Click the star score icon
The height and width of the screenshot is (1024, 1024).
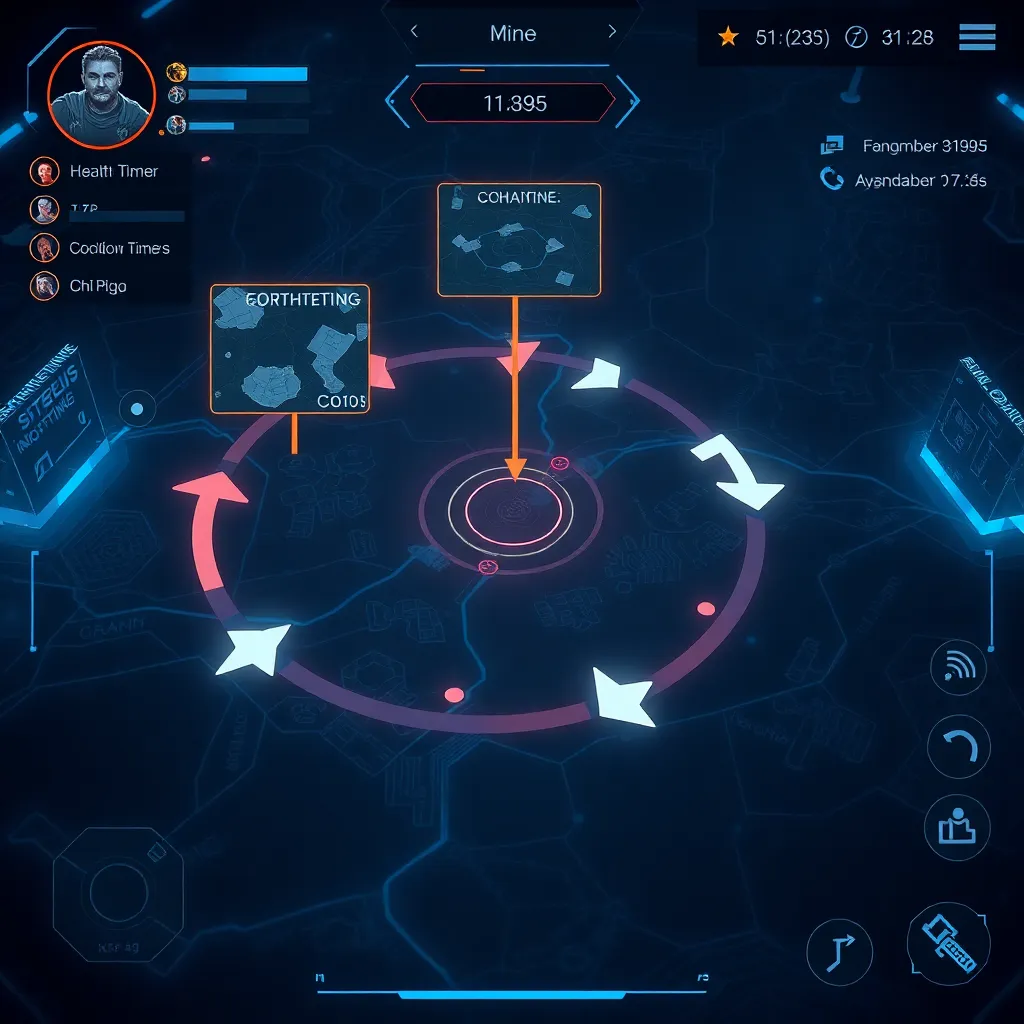[728, 37]
